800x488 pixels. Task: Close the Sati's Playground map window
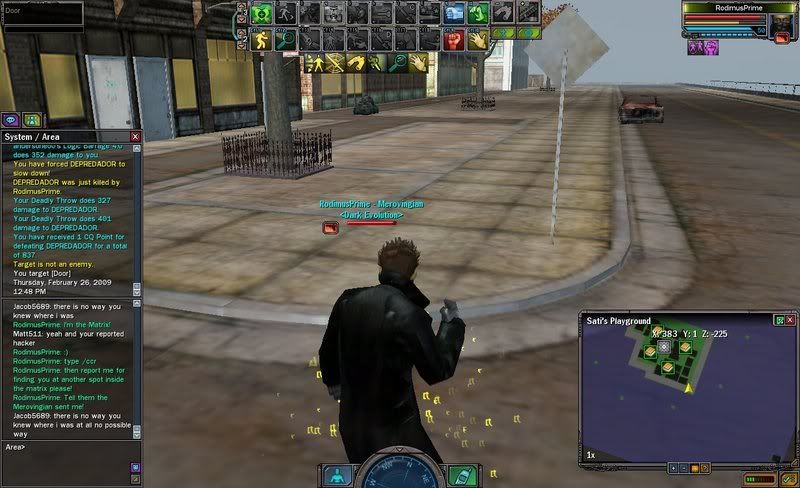(791, 320)
